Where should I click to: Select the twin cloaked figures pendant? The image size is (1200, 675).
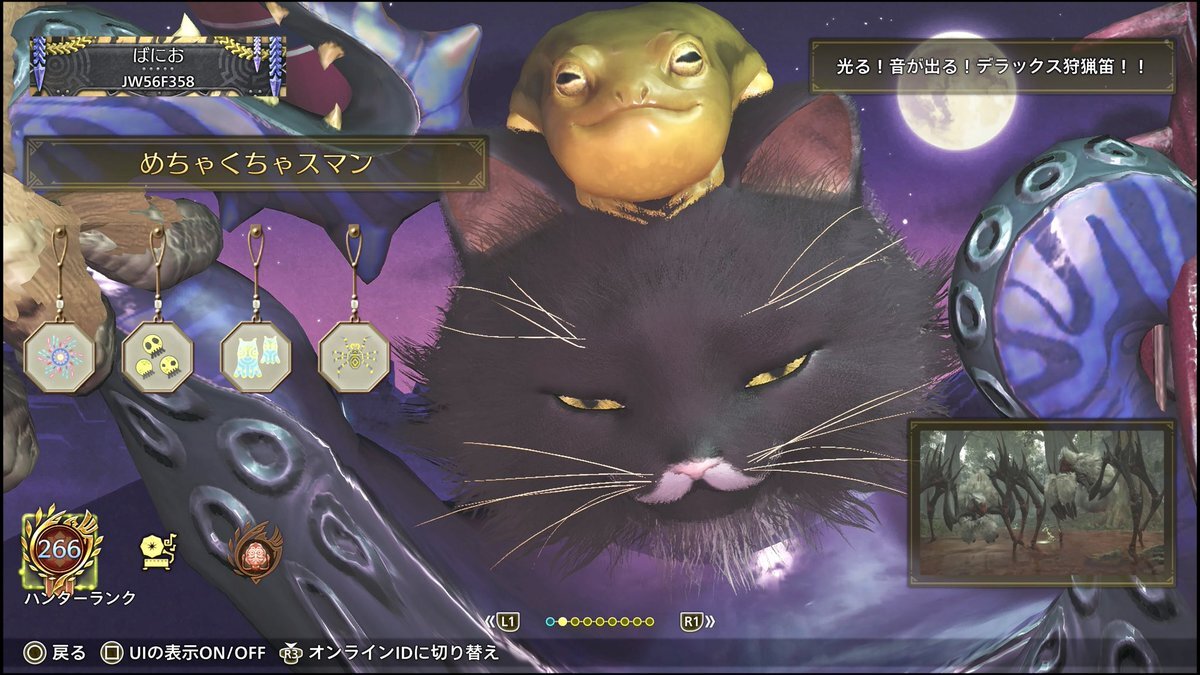coord(255,356)
